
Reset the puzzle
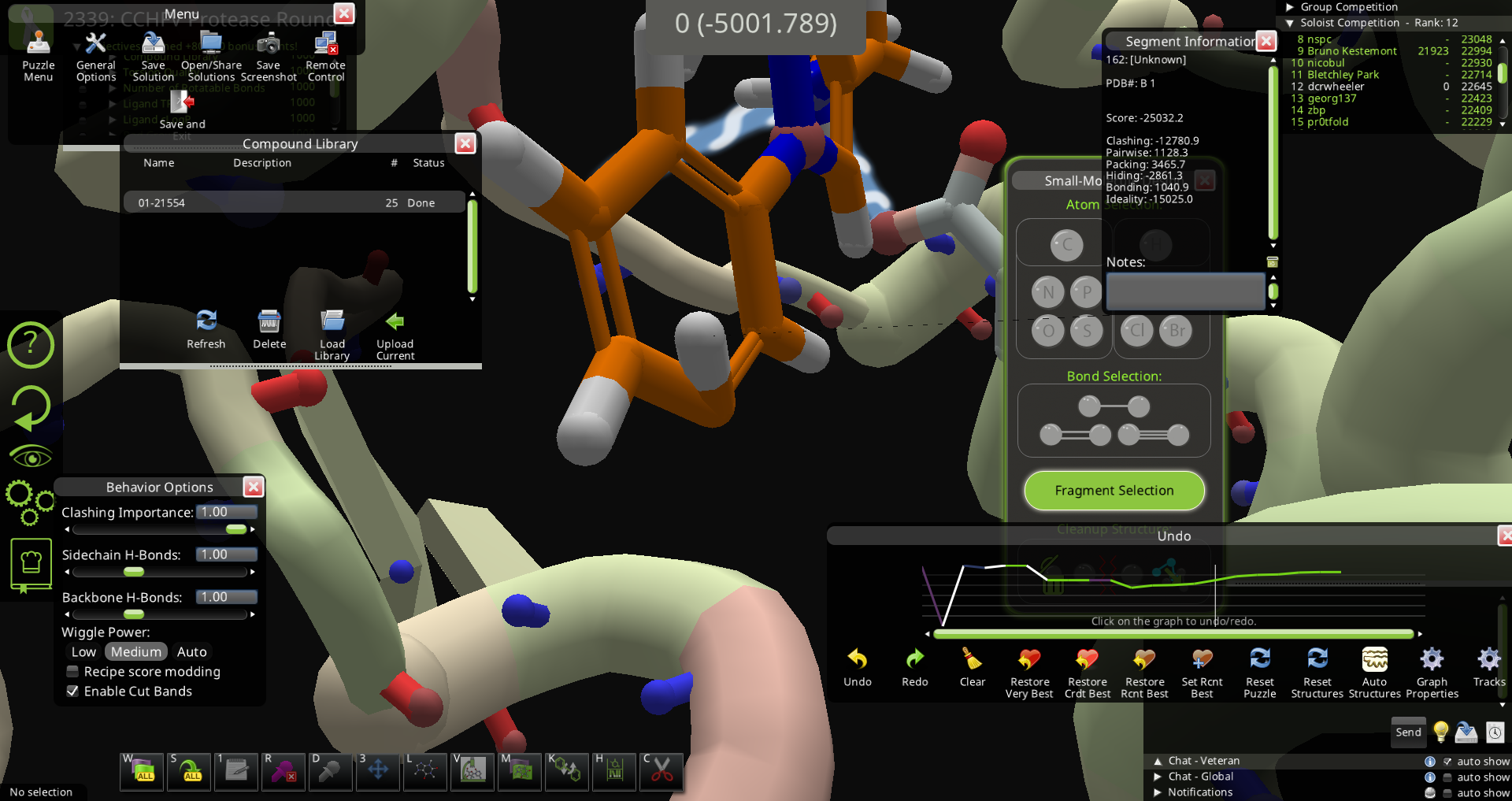[1259, 672]
